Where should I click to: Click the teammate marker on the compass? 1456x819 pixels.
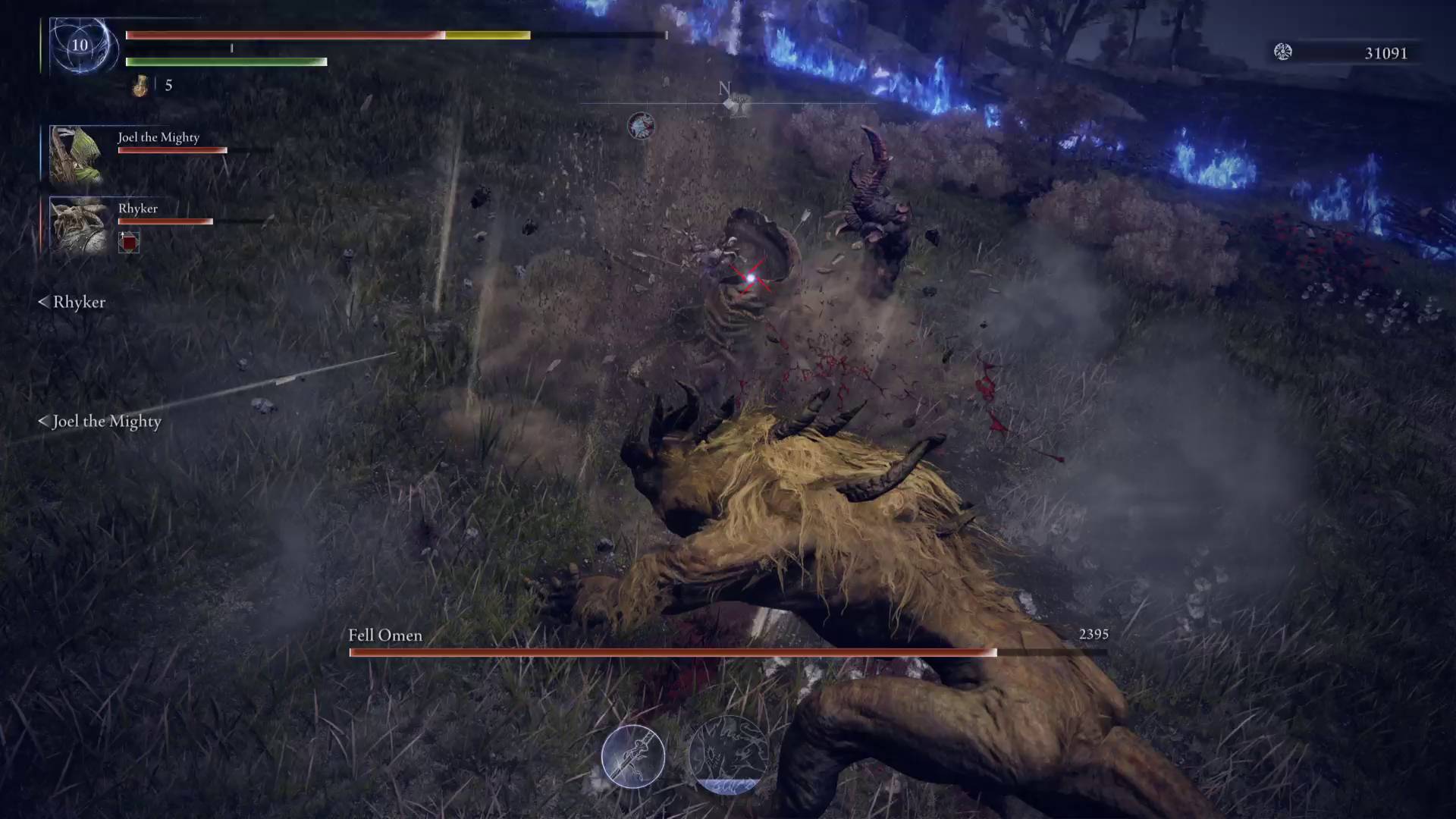pos(641,125)
